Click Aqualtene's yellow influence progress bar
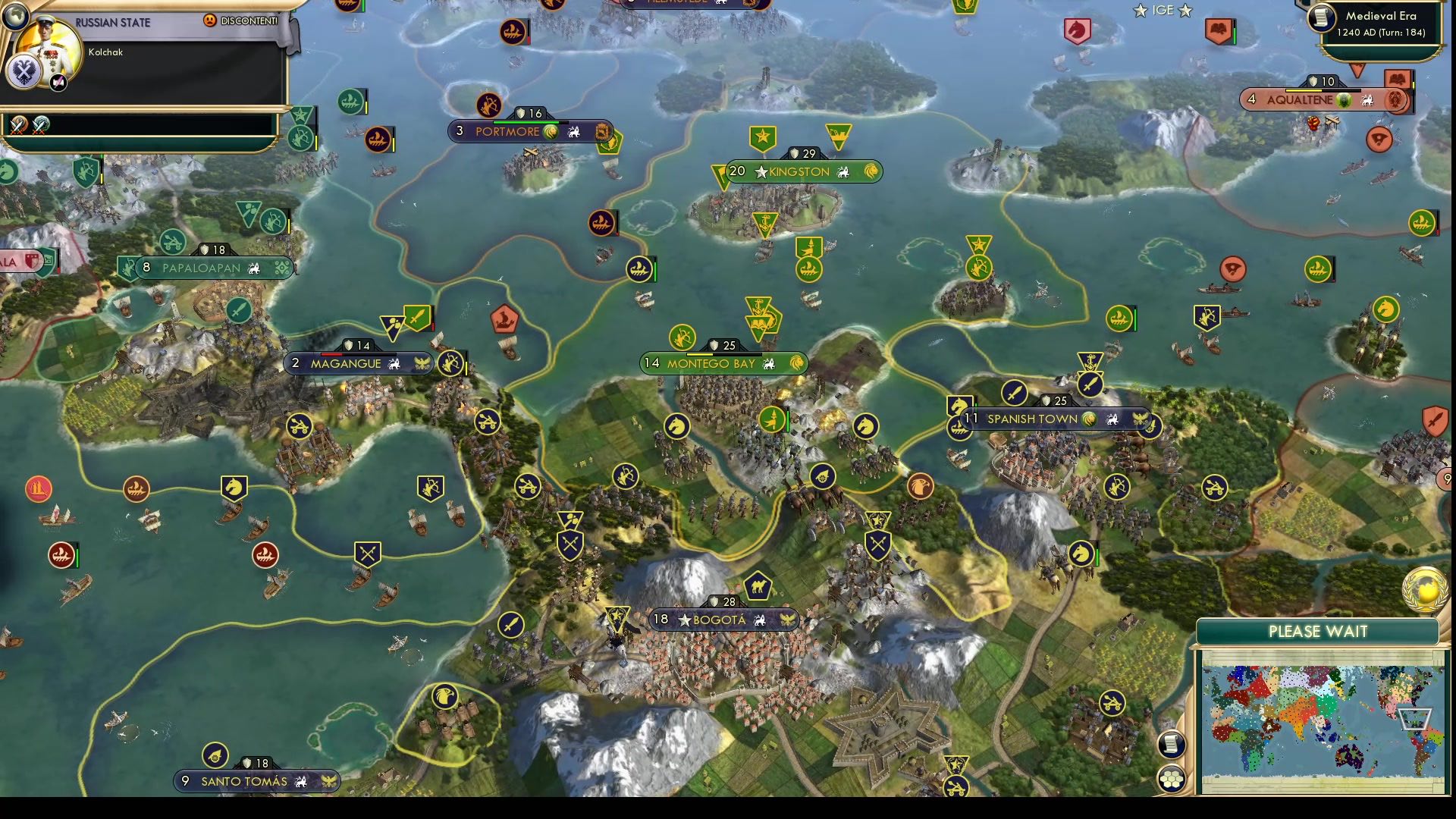 point(1303,90)
